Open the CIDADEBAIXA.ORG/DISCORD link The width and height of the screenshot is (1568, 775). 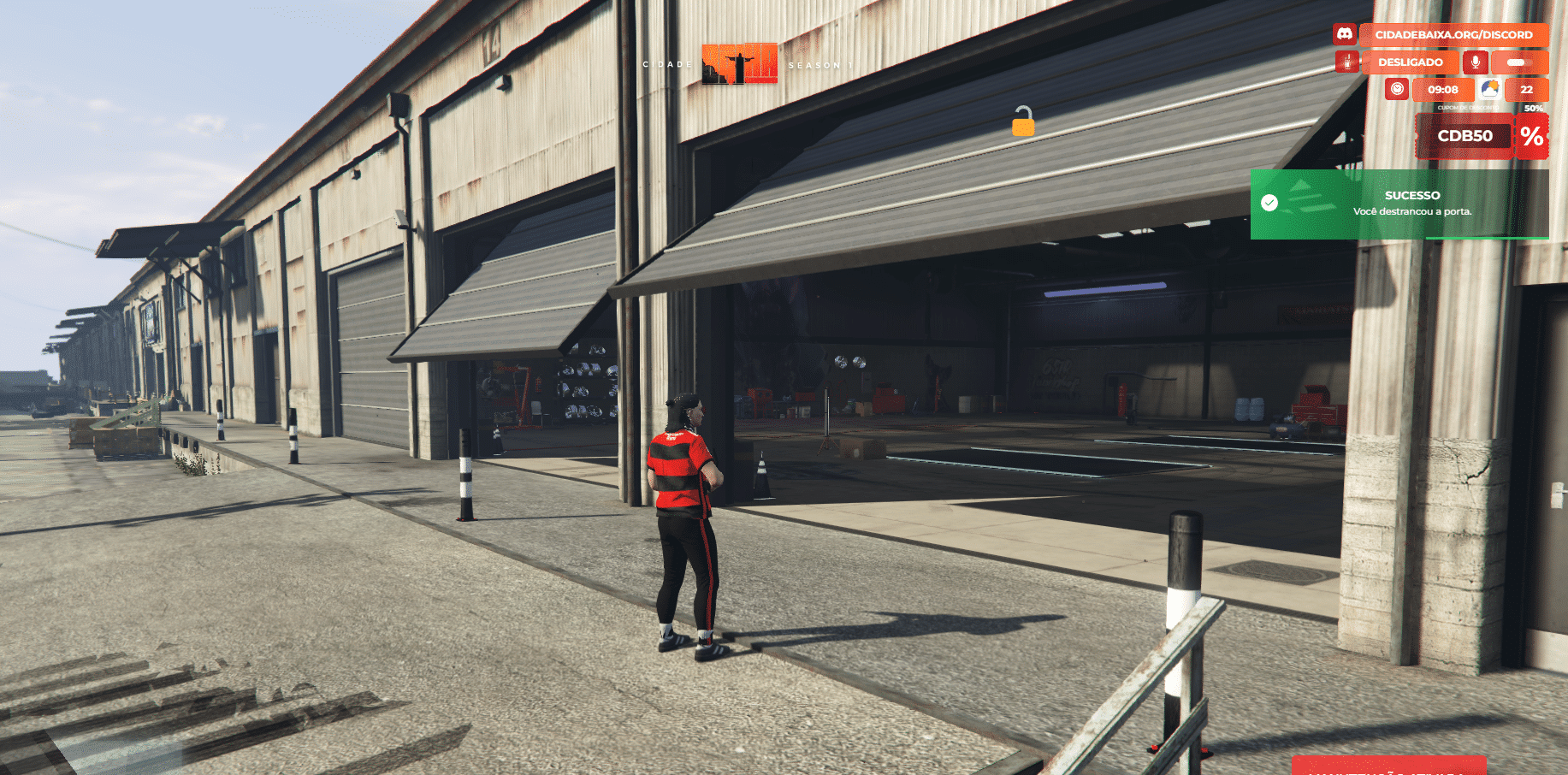point(1453,35)
